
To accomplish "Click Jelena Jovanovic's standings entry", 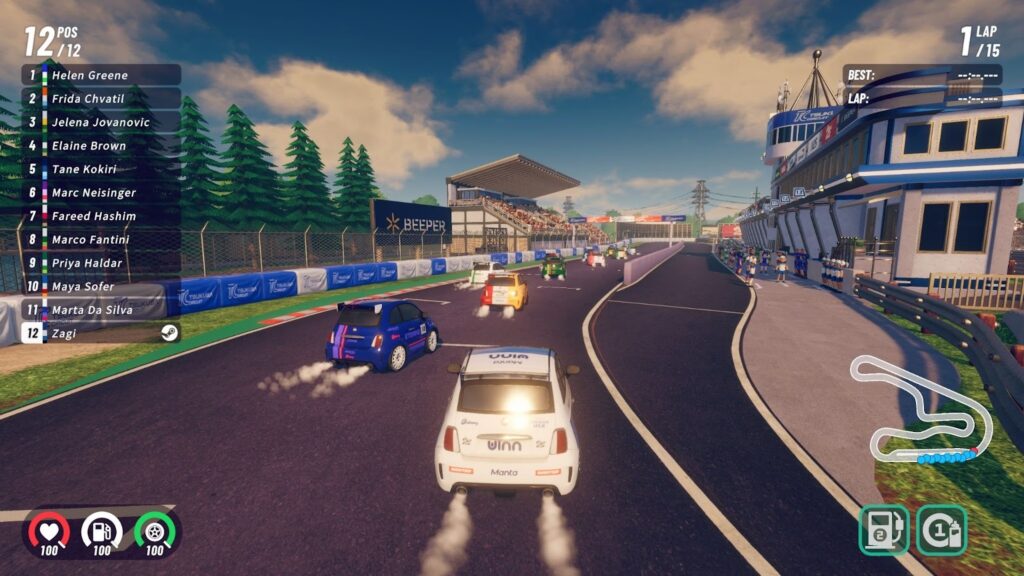I will (x=101, y=122).
